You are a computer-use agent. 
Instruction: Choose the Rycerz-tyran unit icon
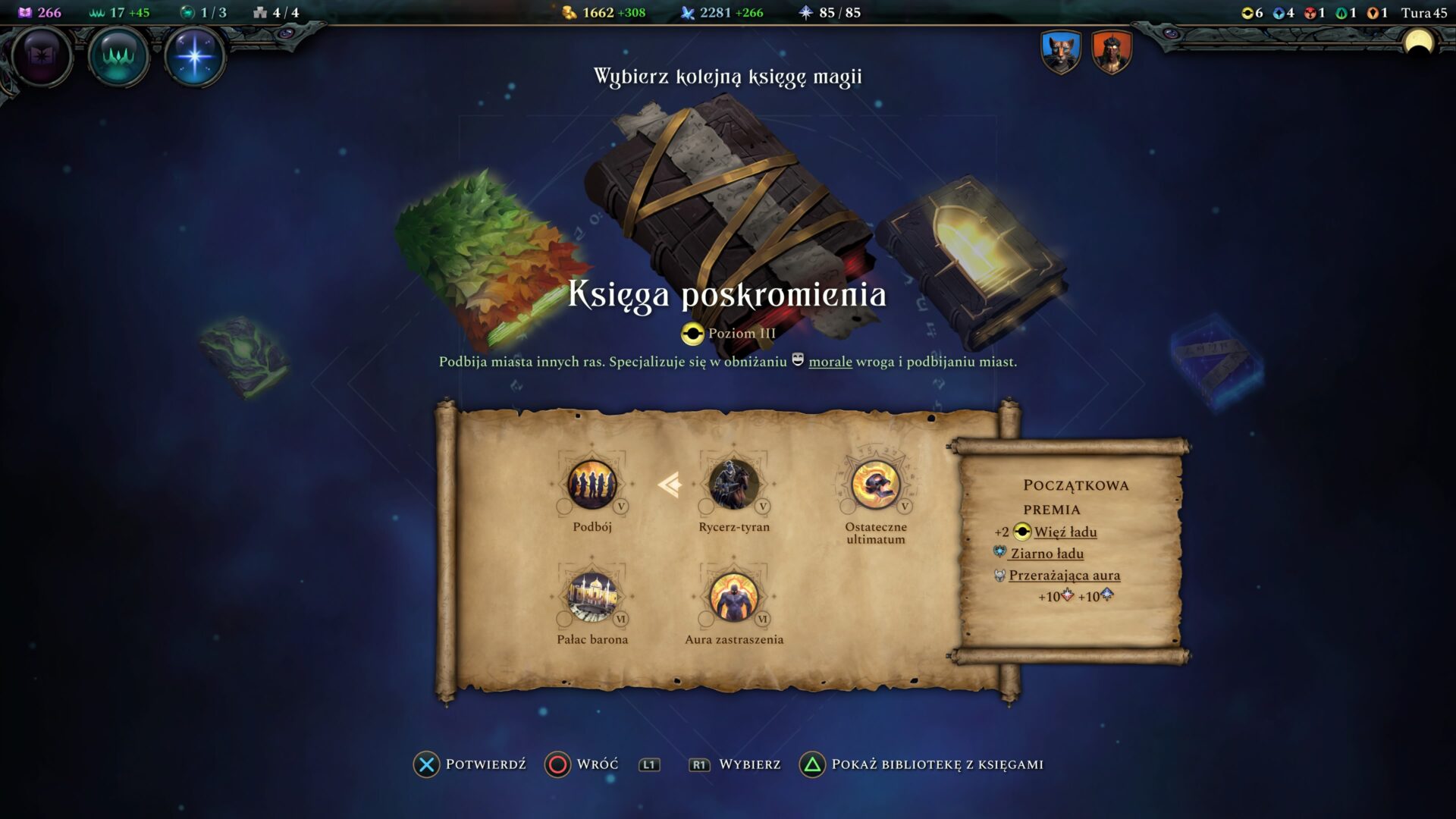733,485
